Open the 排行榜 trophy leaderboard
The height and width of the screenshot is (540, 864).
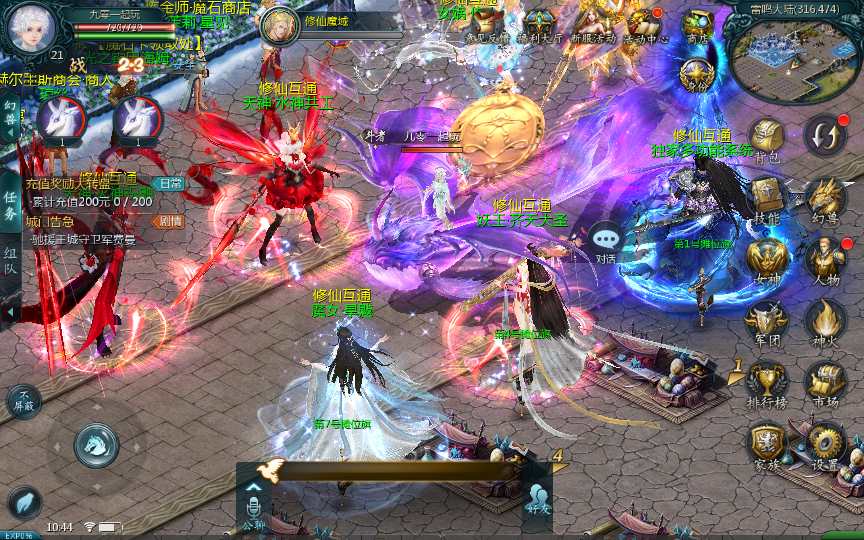(x=767, y=381)
